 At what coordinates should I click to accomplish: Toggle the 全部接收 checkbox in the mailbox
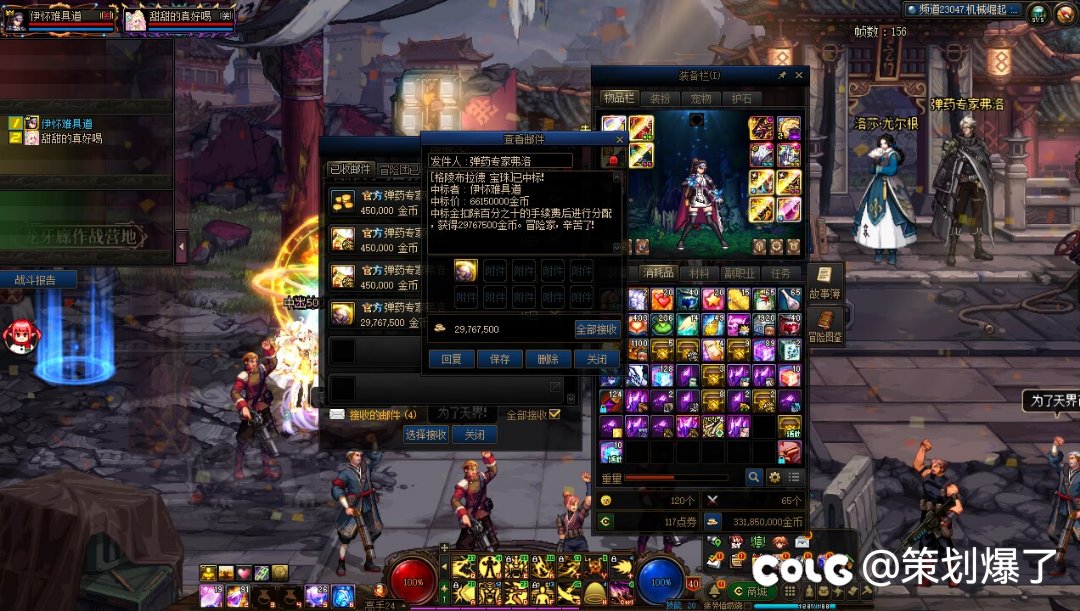click(555, 414)
